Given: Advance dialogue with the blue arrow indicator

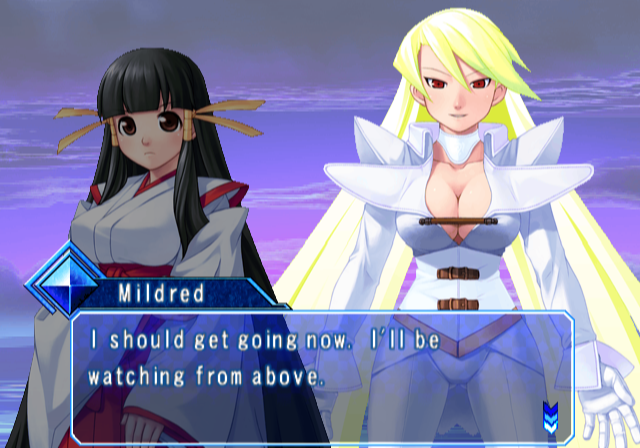Looking at the screenshot, I should tap(549, 412).
